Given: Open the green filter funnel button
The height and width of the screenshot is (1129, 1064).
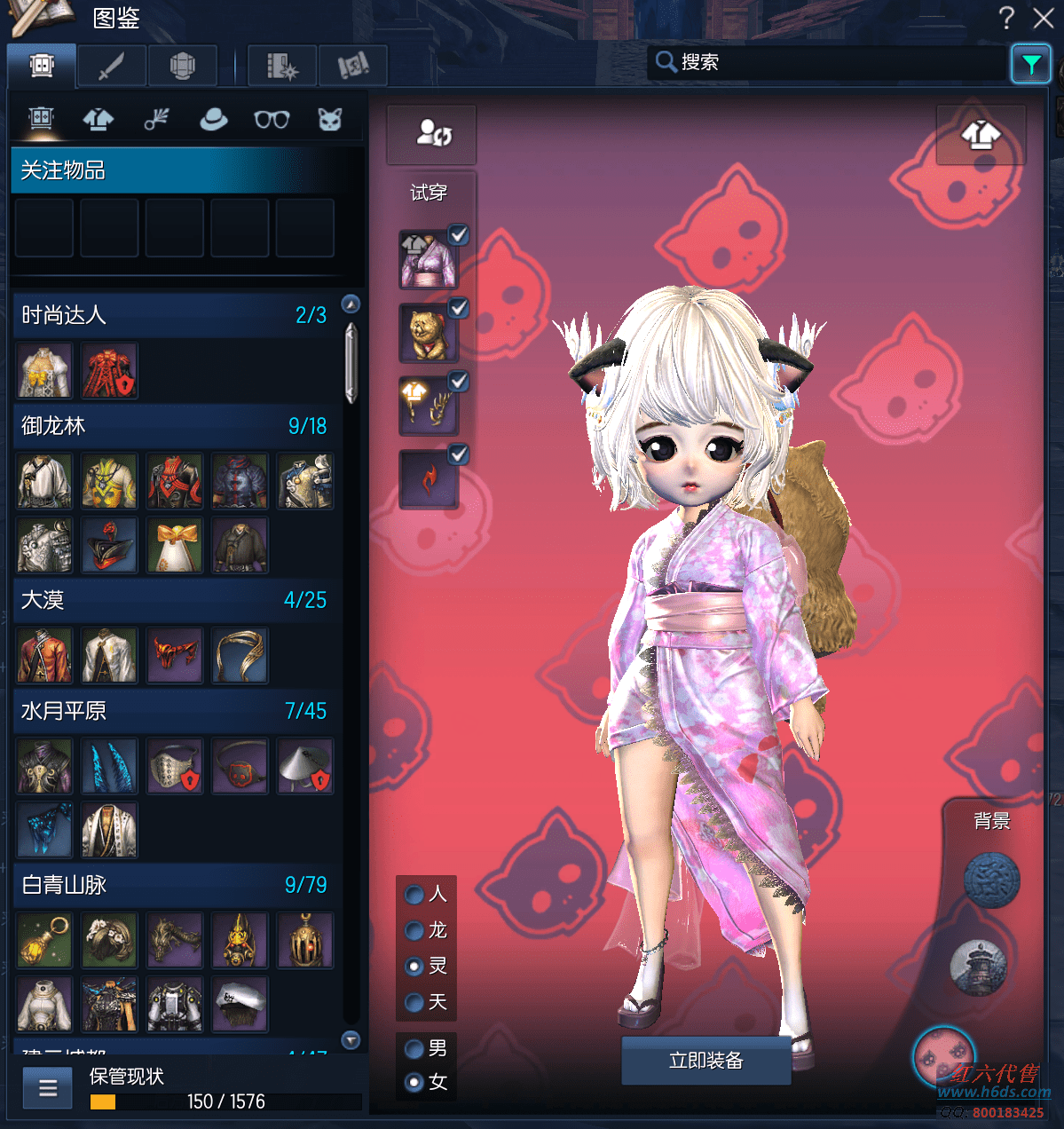Looking at the screenshot, I should (x=1031, y=64).
